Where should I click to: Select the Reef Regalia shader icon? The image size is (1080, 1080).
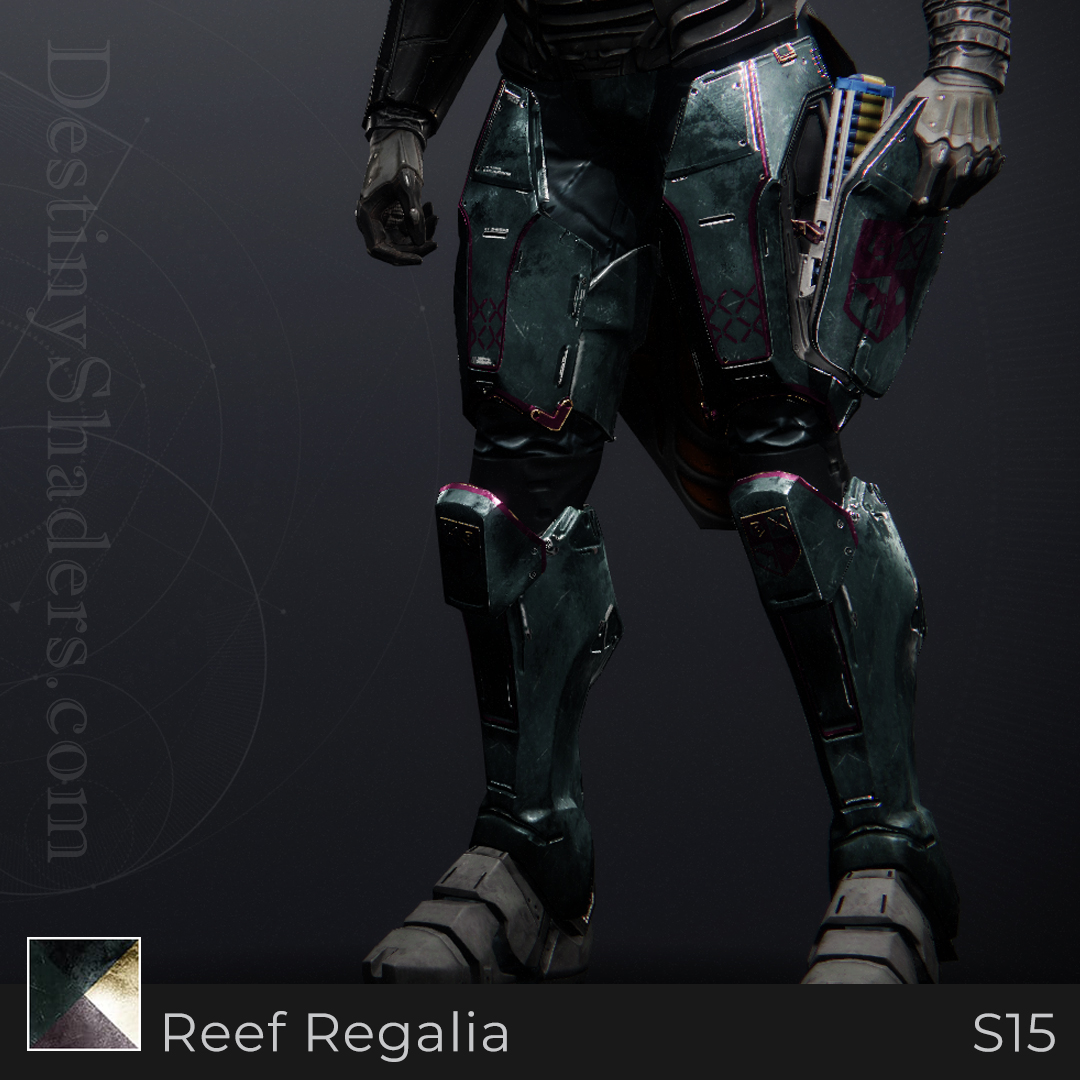click(84, 994)
